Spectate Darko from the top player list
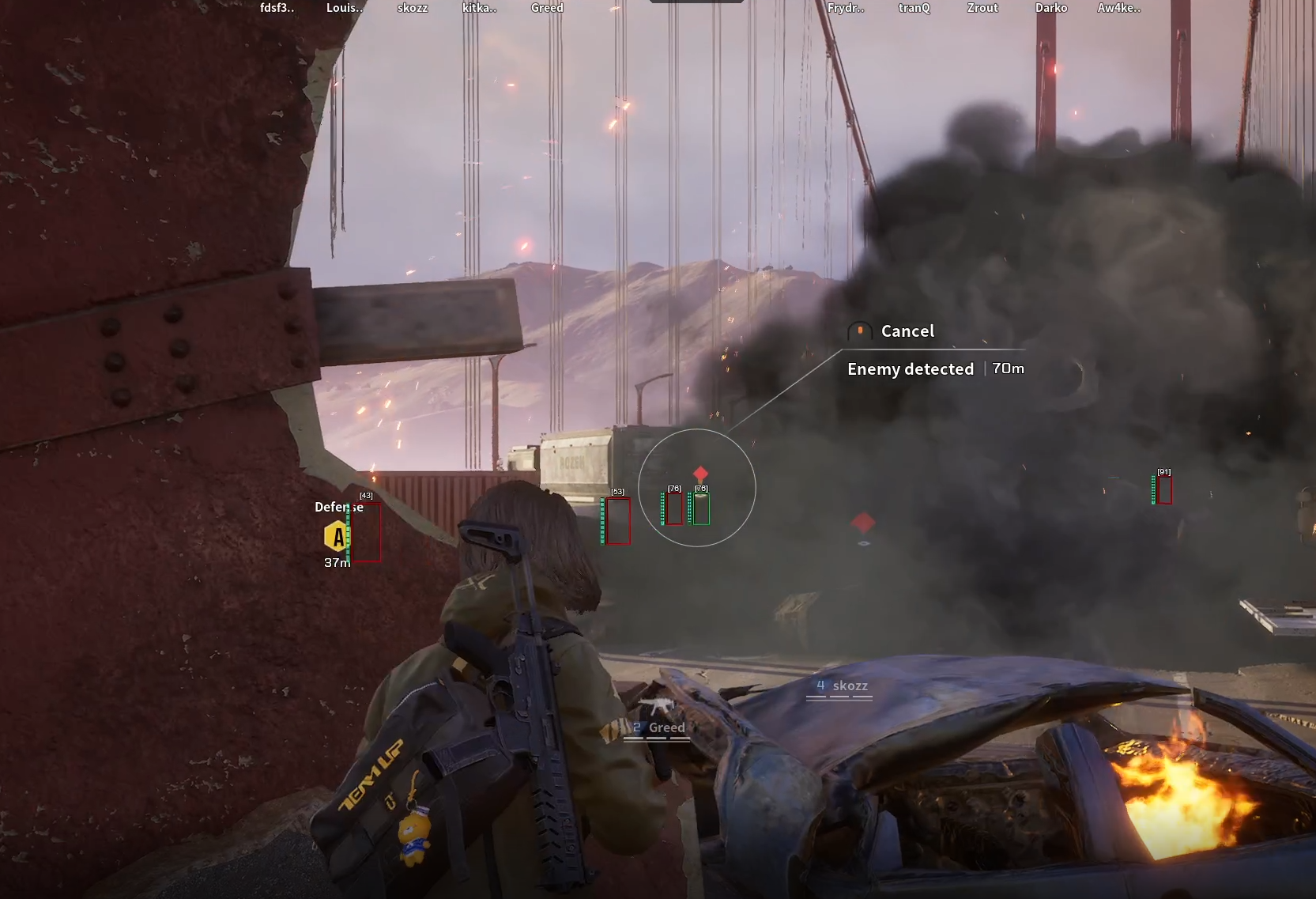The image size is (1316, 899). [x=1051, y=8]
